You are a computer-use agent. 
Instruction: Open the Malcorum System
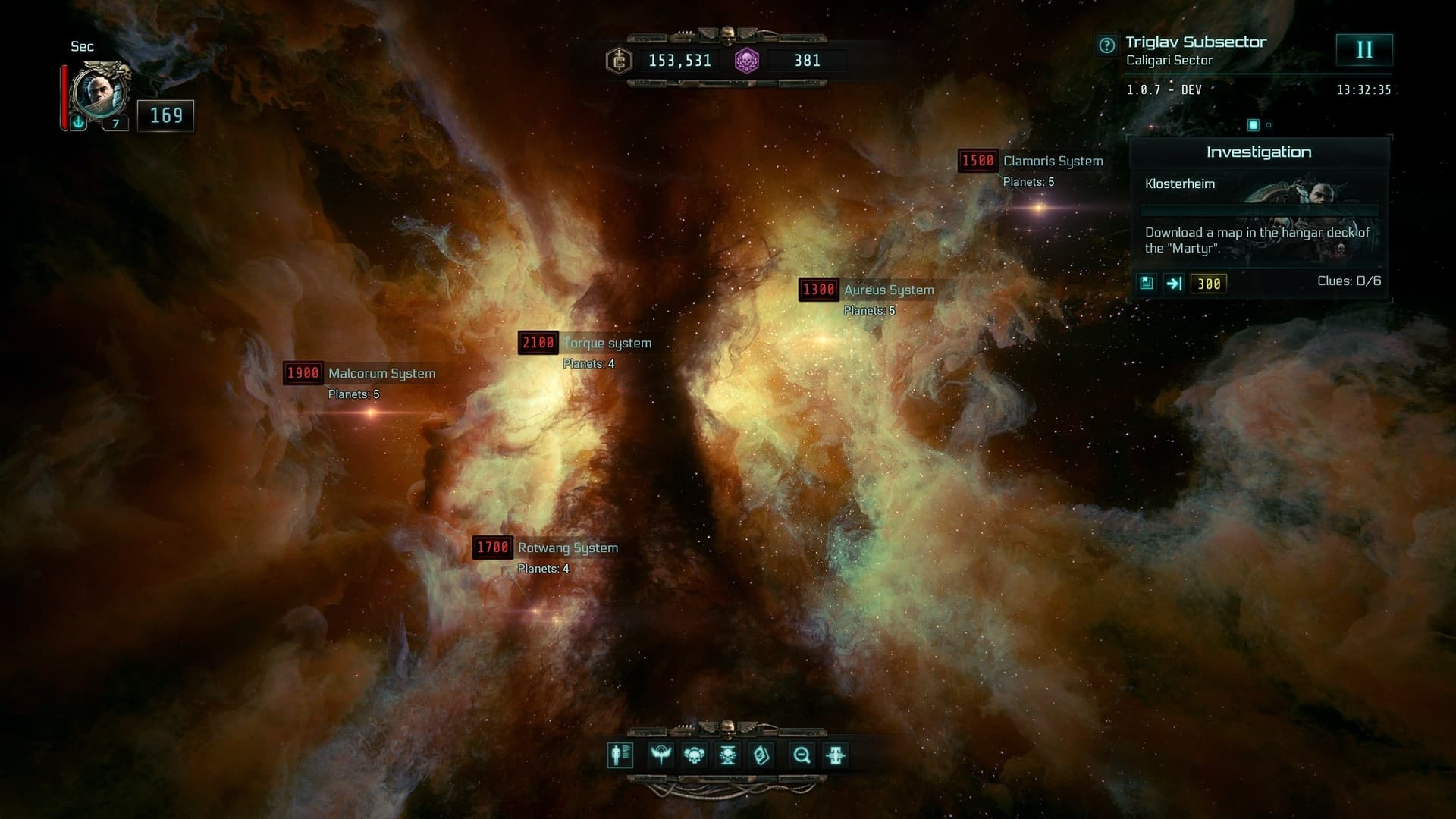[x=381, y=373]
